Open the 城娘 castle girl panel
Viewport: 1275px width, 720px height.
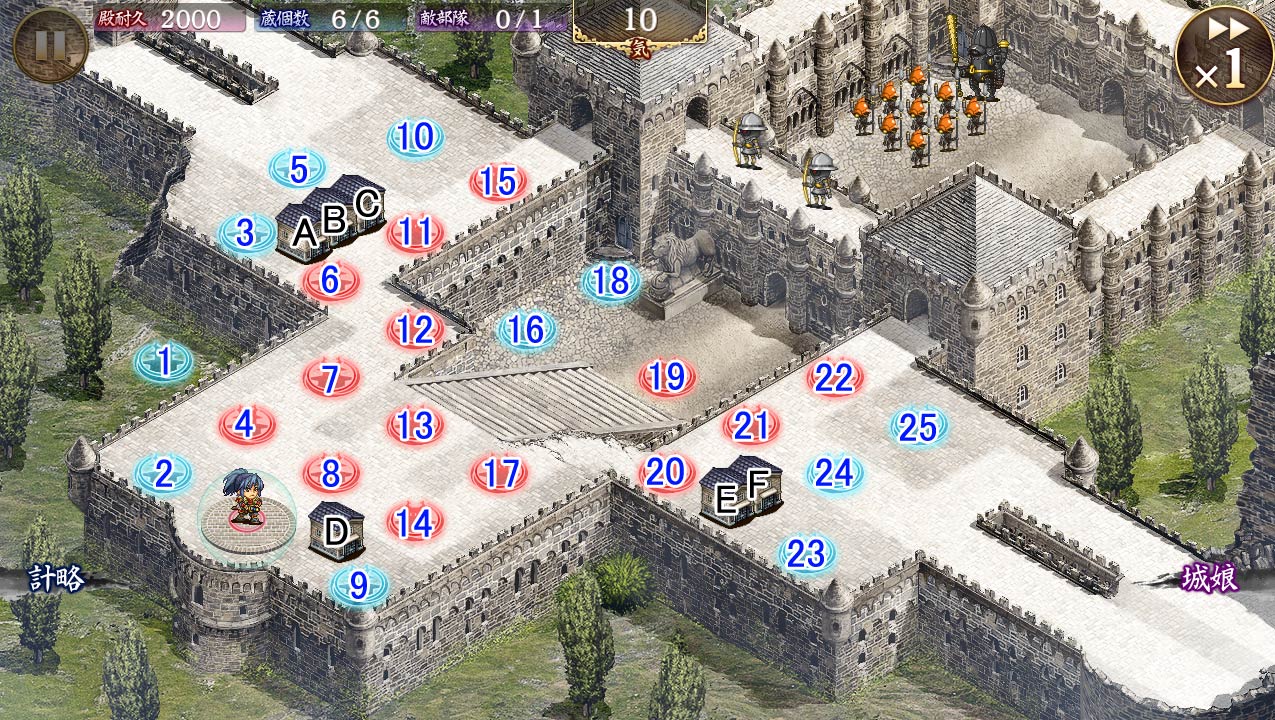click(1209, 578)
